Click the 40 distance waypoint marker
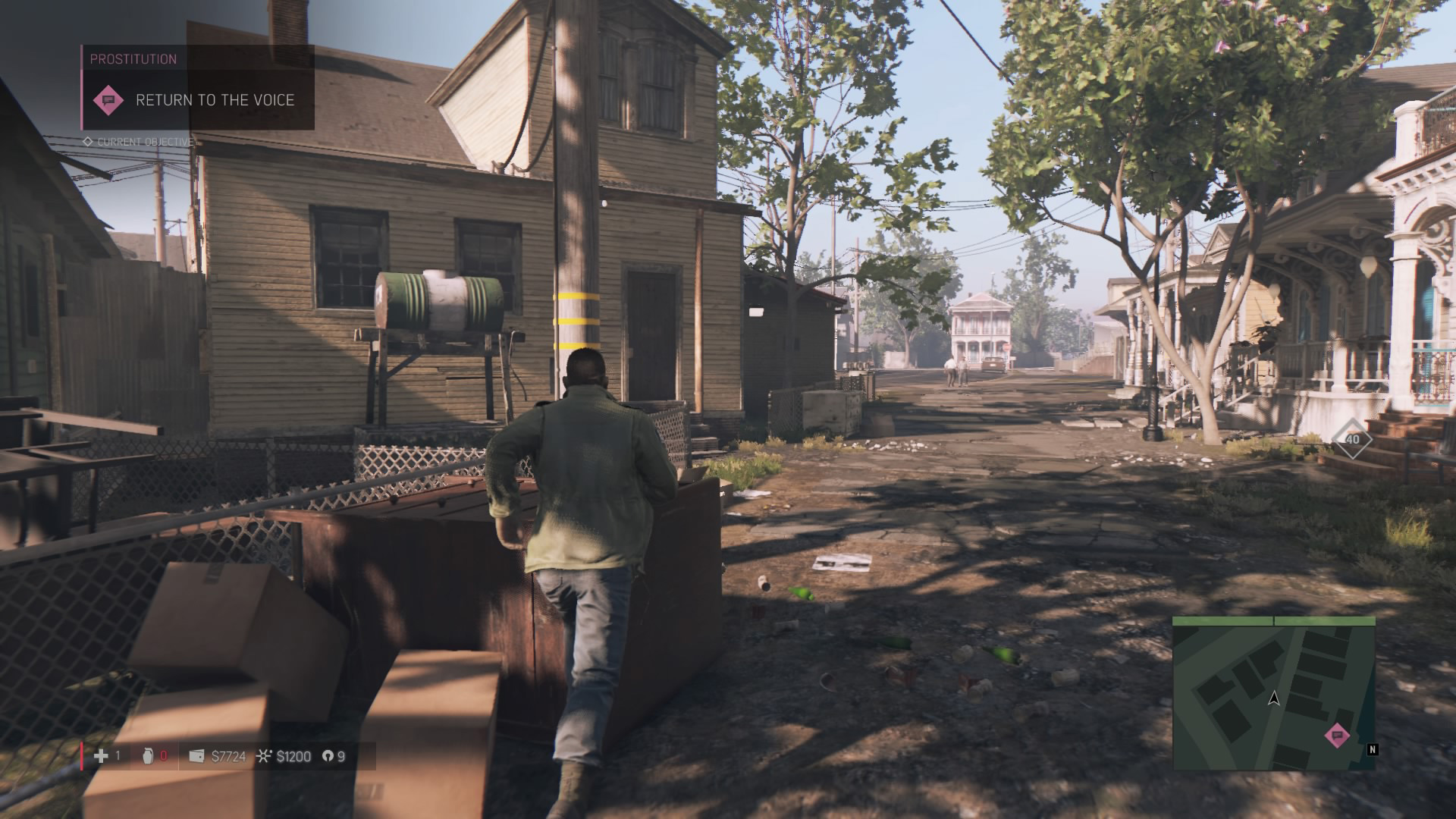 1352,440
